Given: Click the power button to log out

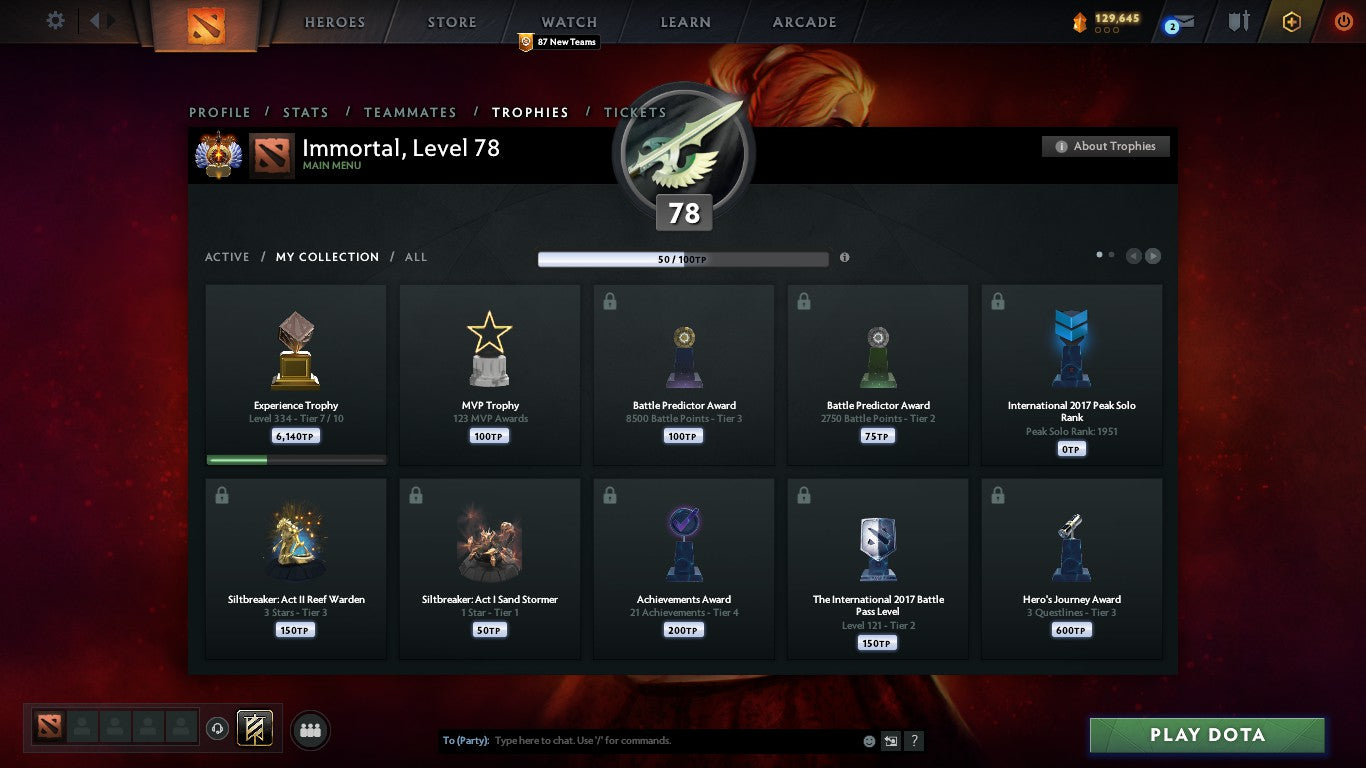Looking at the screenshot, I should pyautogui.click(x=1341, y=22).
